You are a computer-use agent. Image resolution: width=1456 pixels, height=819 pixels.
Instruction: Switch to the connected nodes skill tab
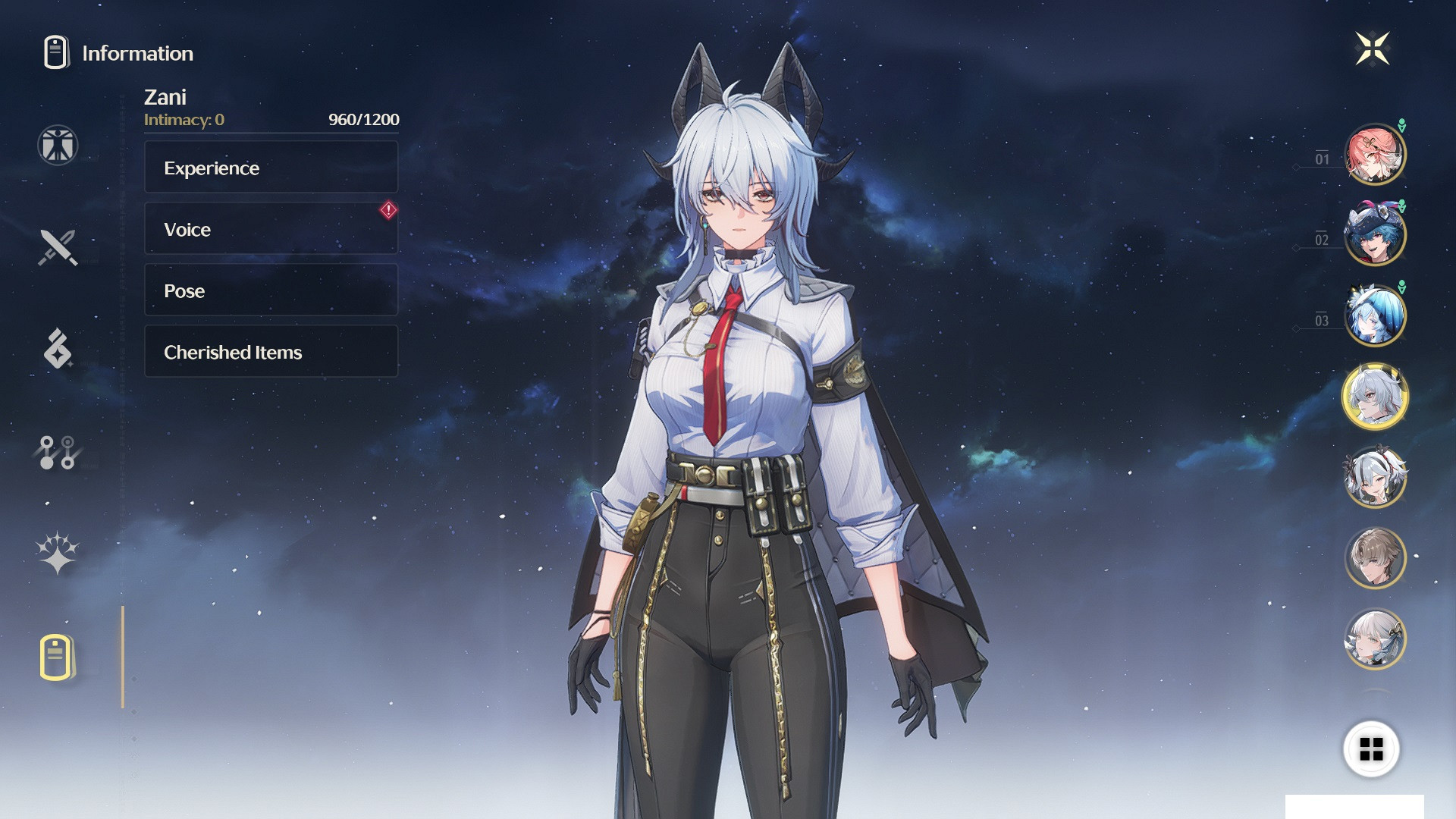[58, 452]
